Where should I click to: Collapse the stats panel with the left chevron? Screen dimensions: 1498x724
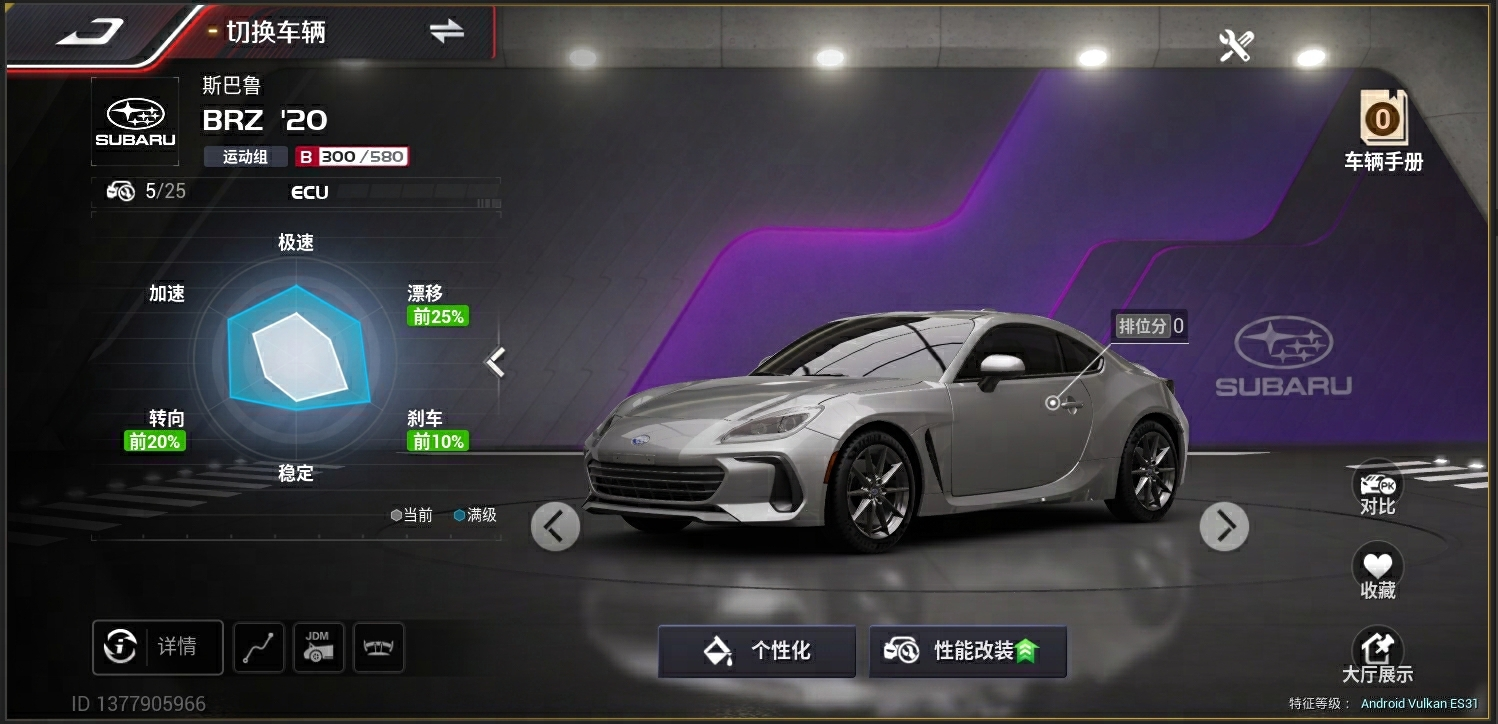click(x=496, y=361)
